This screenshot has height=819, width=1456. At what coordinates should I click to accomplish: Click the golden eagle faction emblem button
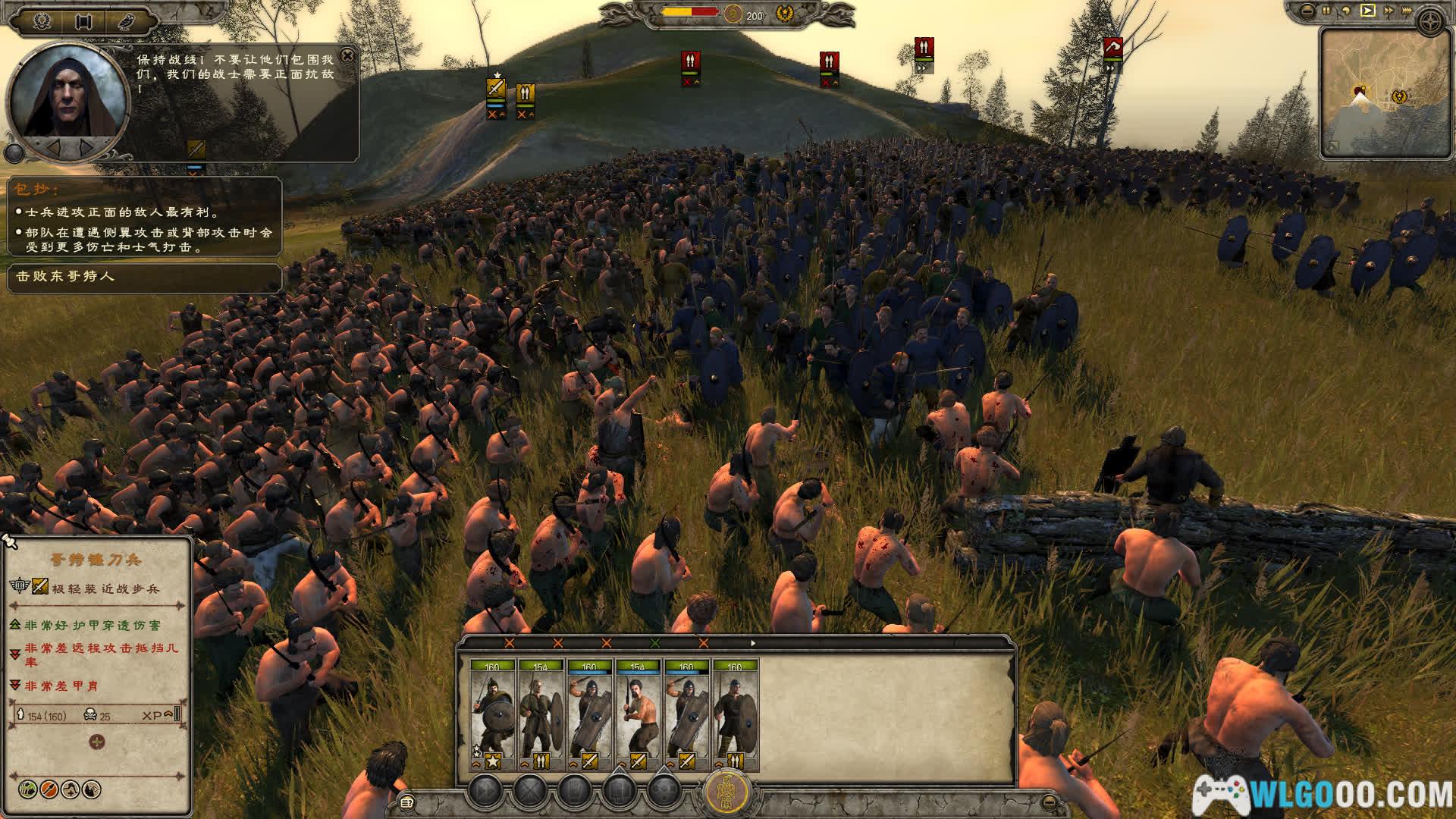[727, 793]
